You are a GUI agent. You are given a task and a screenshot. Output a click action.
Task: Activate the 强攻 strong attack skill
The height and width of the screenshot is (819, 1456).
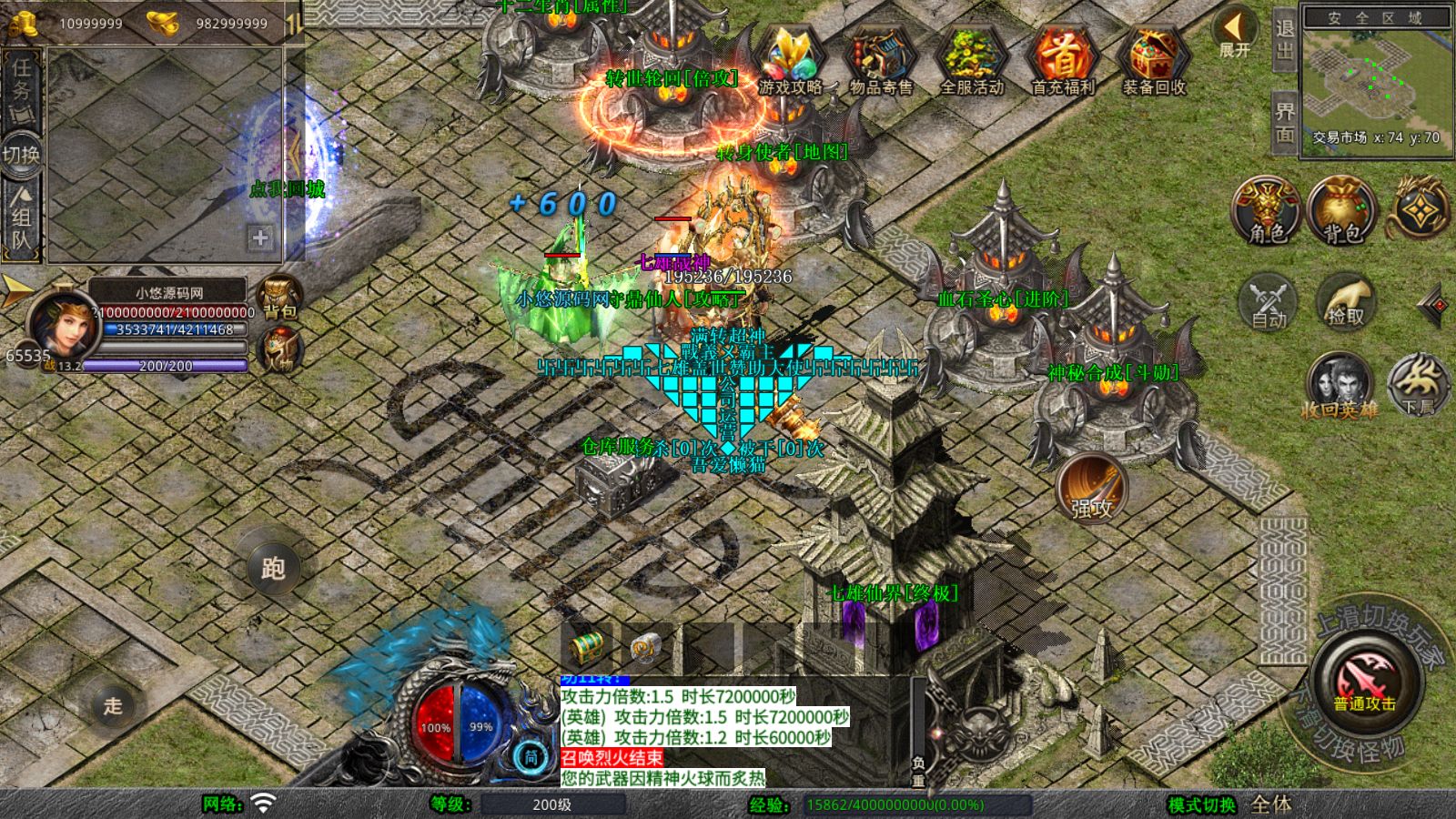1091,489
